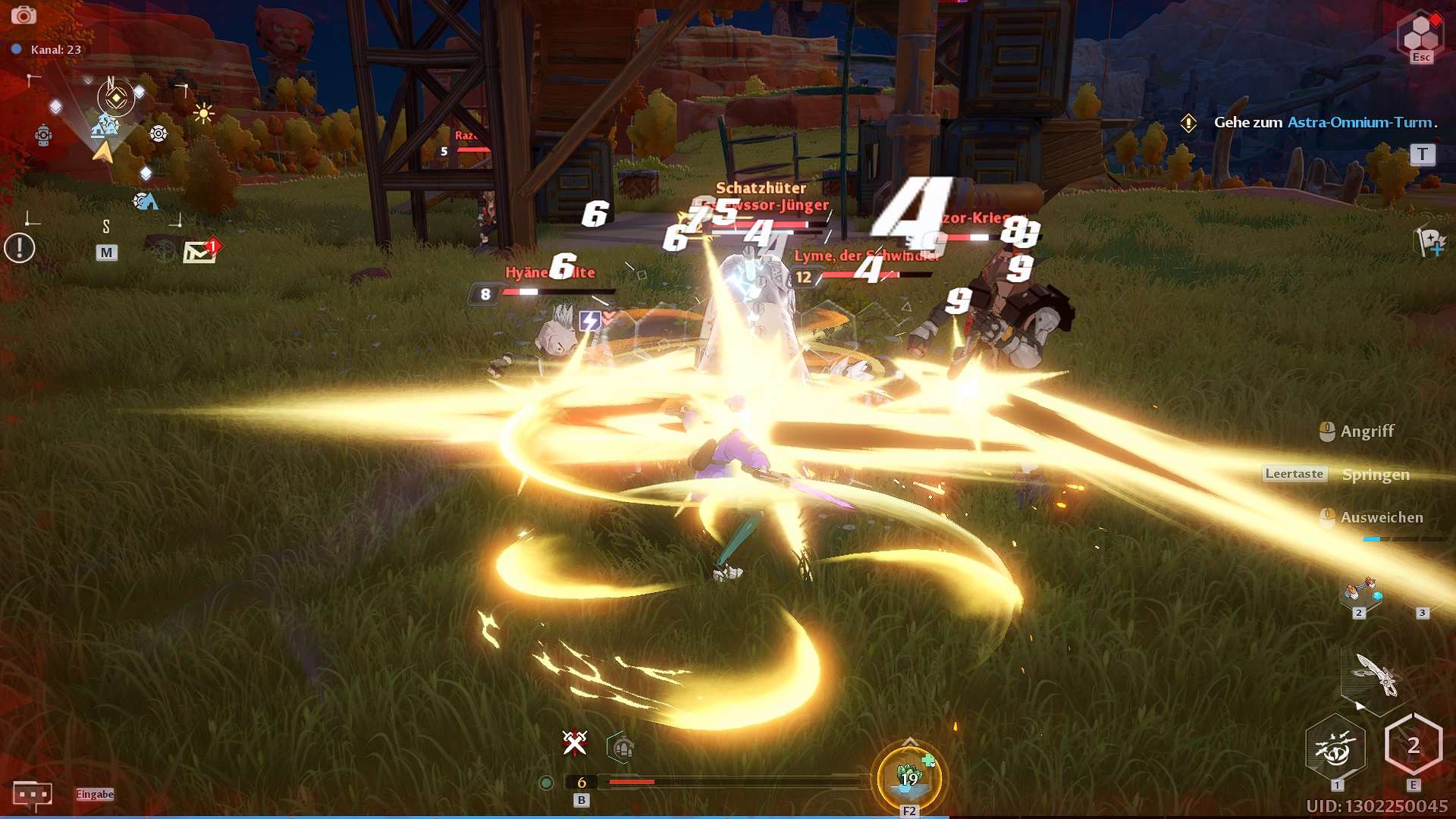This screenshot has height=819, width=1456.
Task: Click the crossed swords combat status icon
Action: (x=575, y=743)
